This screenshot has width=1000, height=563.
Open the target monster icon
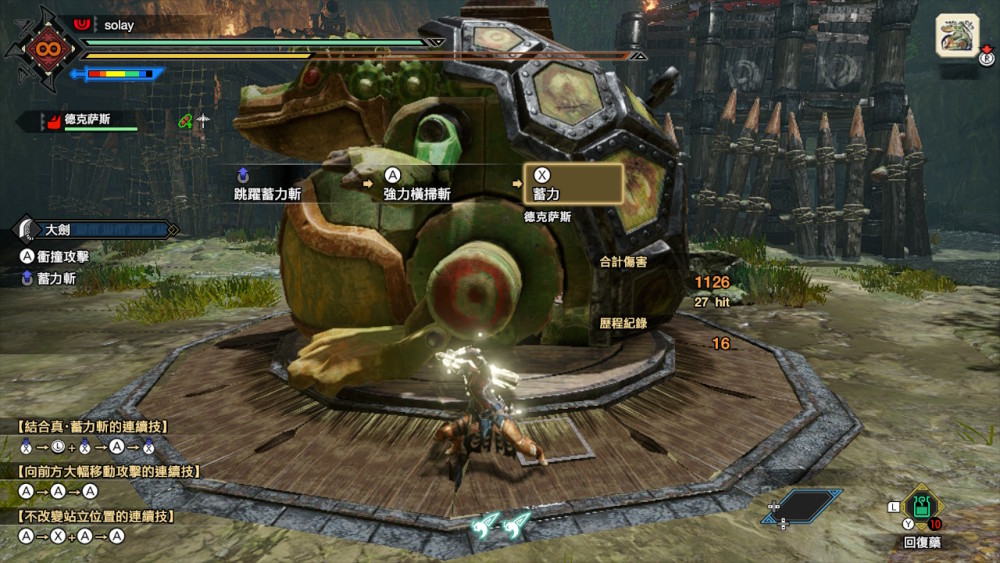(x=957, y=36)
